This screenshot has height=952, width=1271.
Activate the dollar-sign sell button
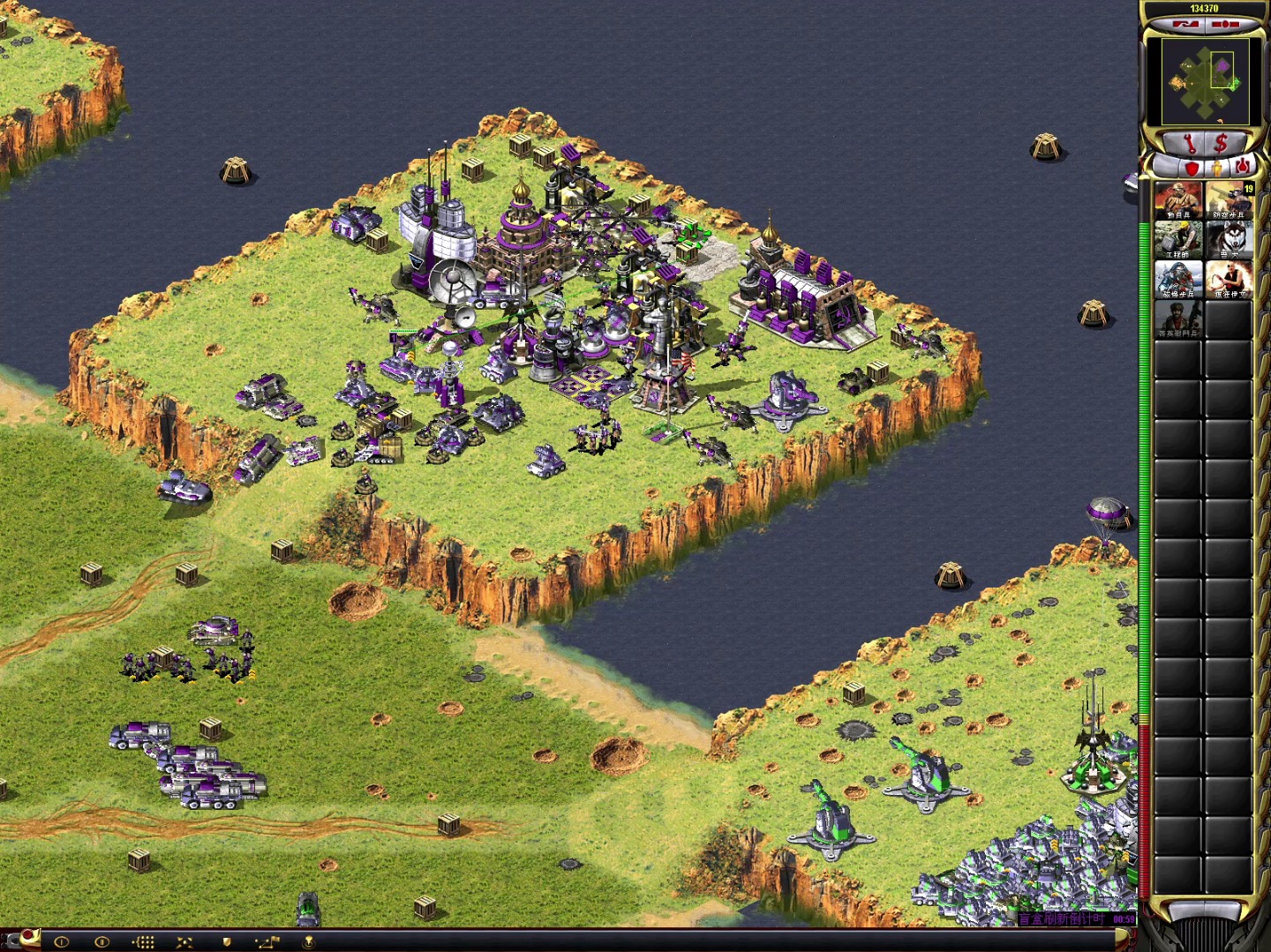(x=1222, y=143)
